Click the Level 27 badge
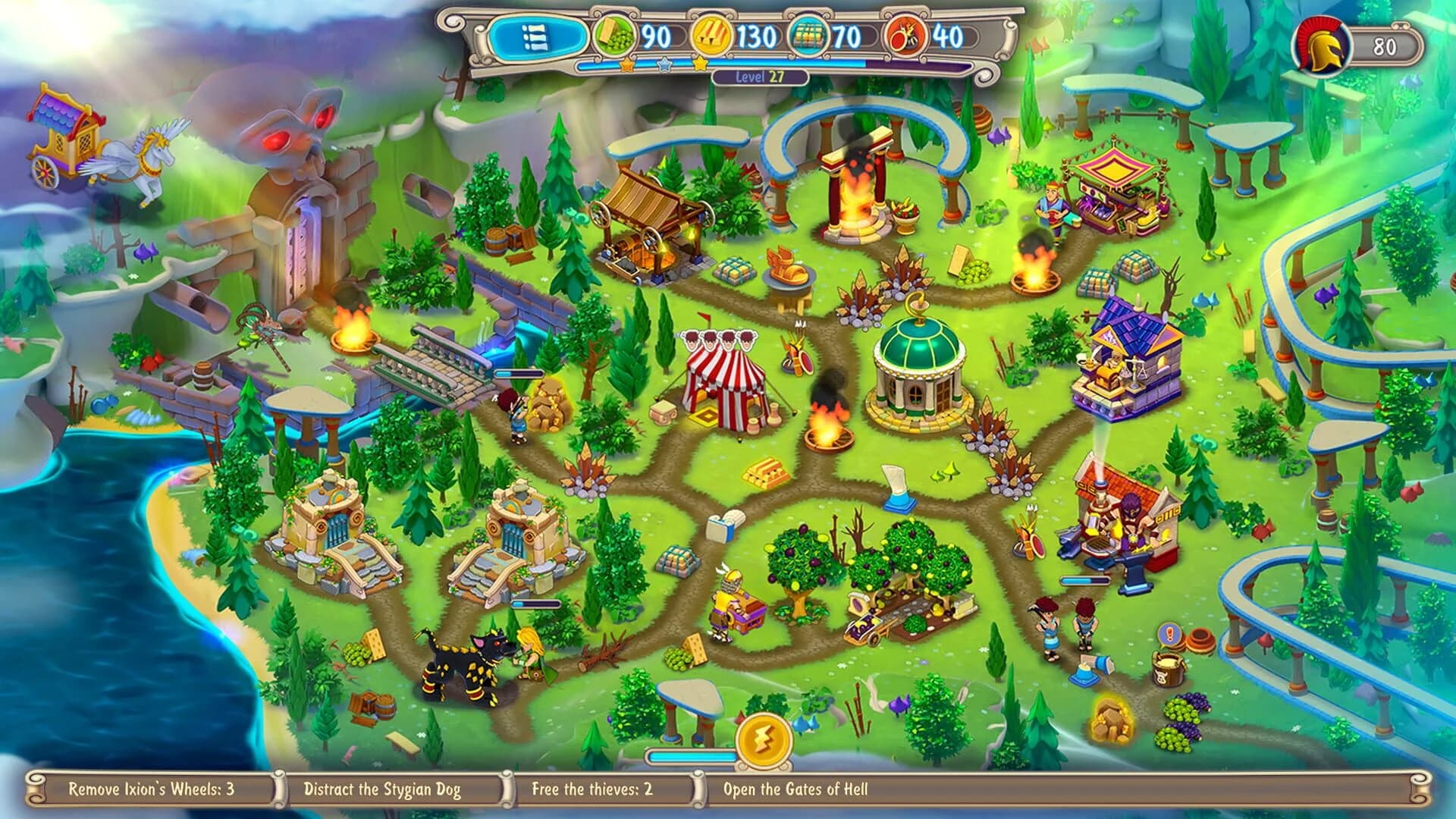This screenshot has height=819, width=1456. pos(760,76)
